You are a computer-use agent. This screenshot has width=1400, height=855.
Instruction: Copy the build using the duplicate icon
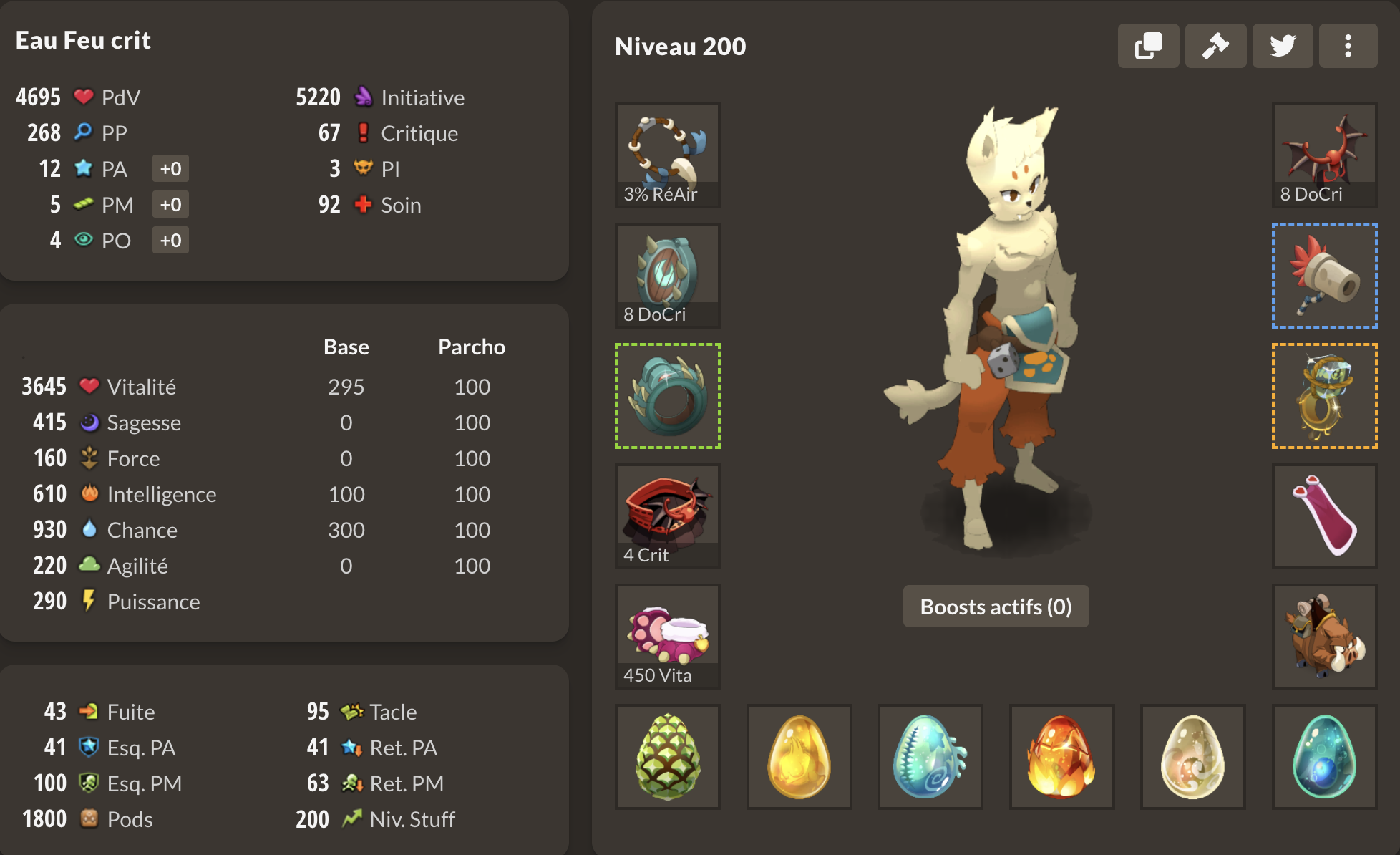point(1149,45)
